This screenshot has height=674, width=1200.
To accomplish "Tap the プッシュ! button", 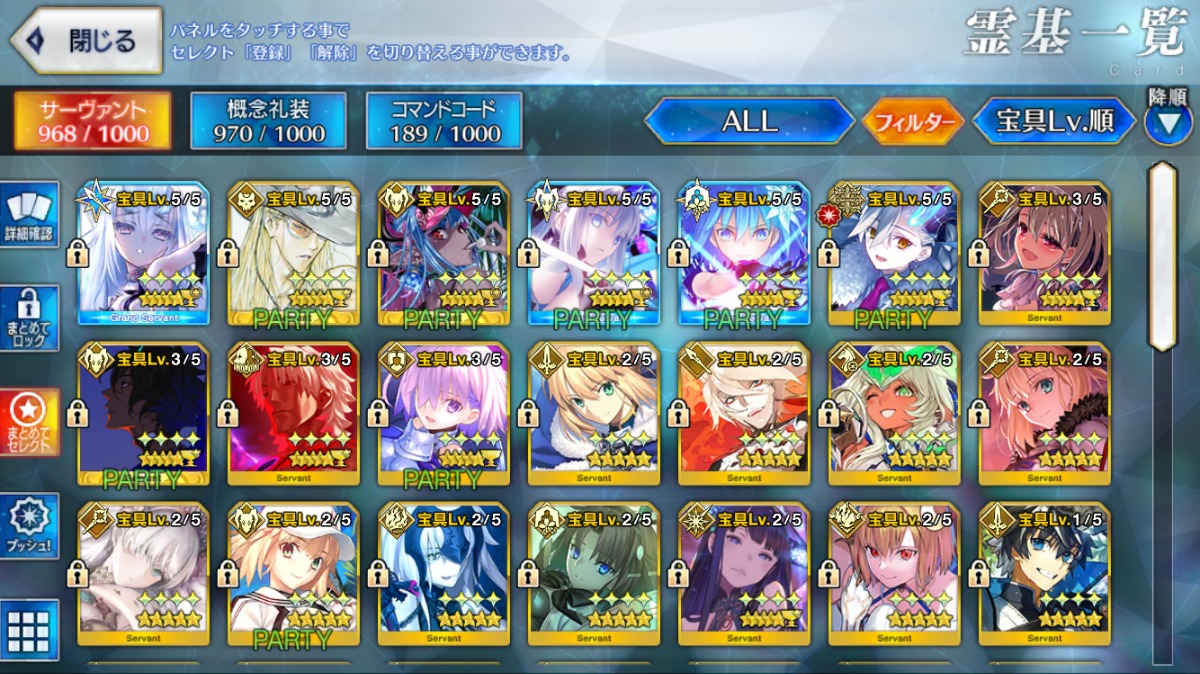I will point(29,526).
